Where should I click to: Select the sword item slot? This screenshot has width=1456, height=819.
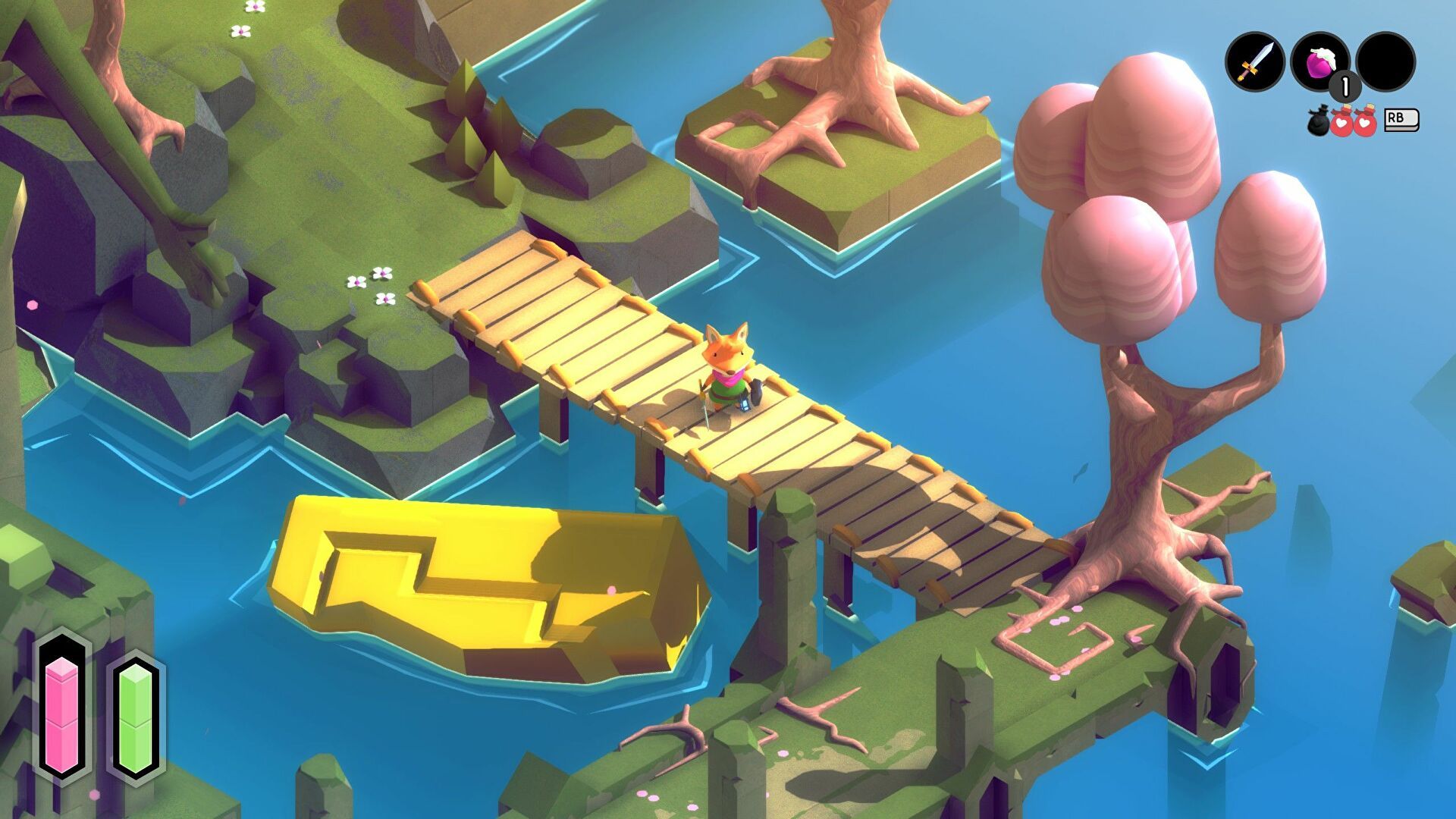(x=1255, y=62)
